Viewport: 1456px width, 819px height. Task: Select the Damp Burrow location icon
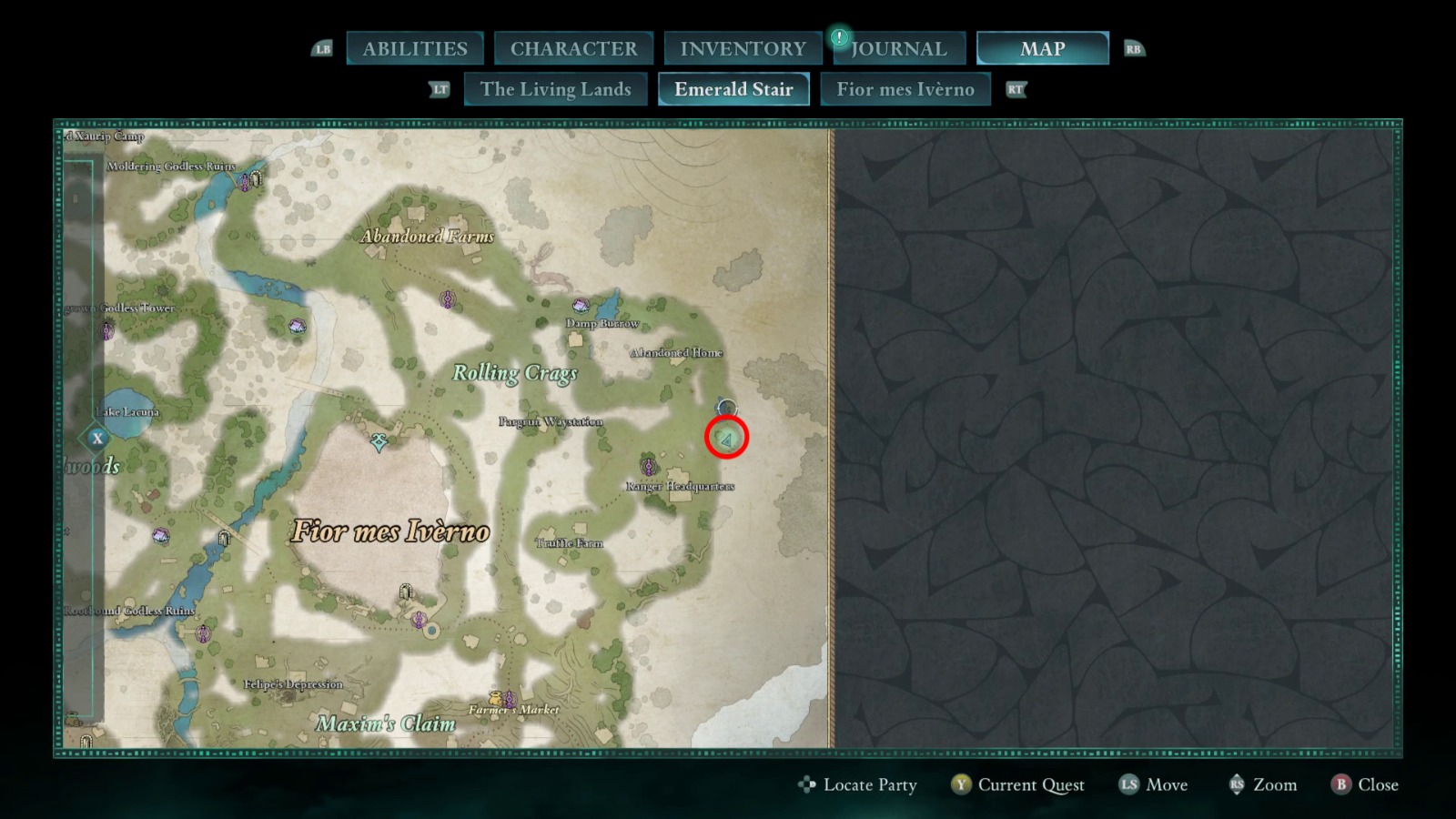click(x=579, y=307)
